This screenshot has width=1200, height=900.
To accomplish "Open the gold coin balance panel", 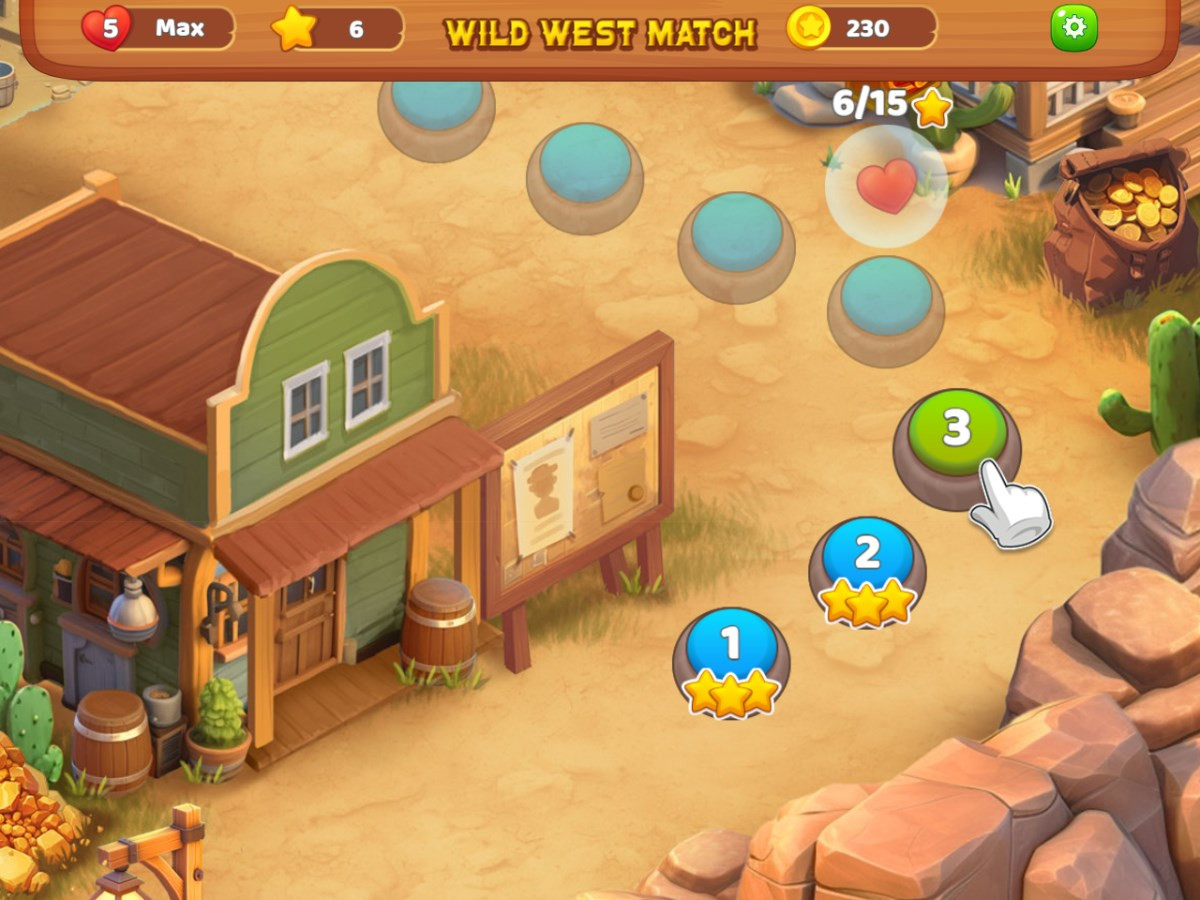I will click(x=862, y=28).
